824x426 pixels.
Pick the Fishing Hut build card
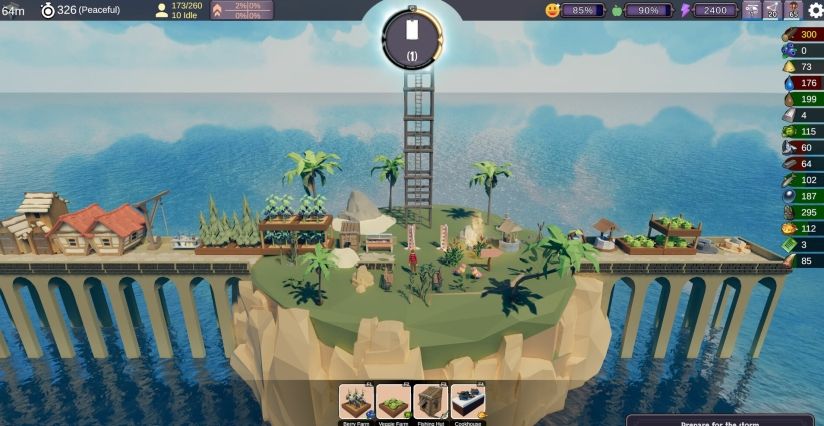430,402
